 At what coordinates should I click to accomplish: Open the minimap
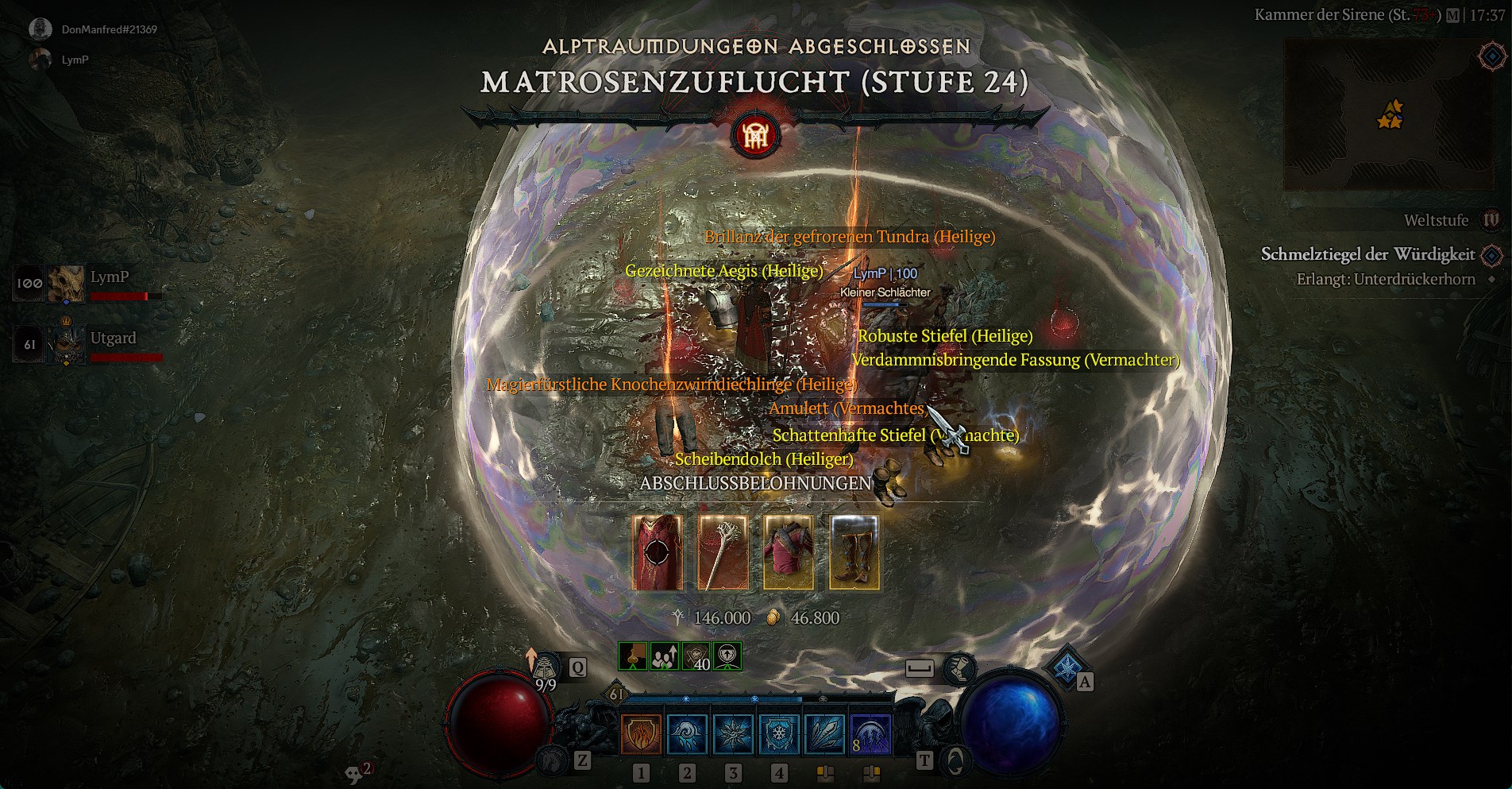tap(1378, 115)
